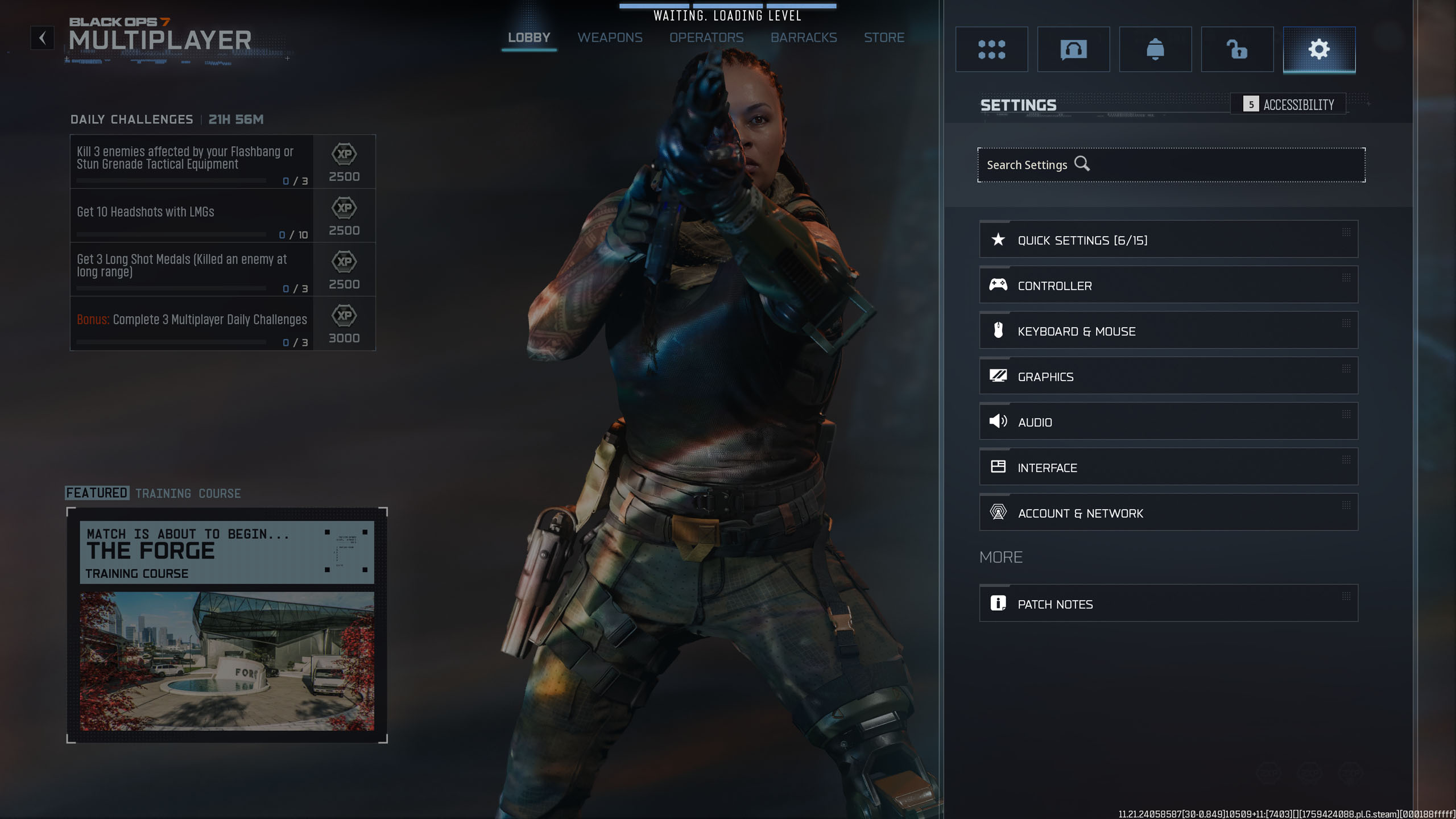Open the Graphics settings
This screenshot has width=1456, height=819.
pos(1168,376)
